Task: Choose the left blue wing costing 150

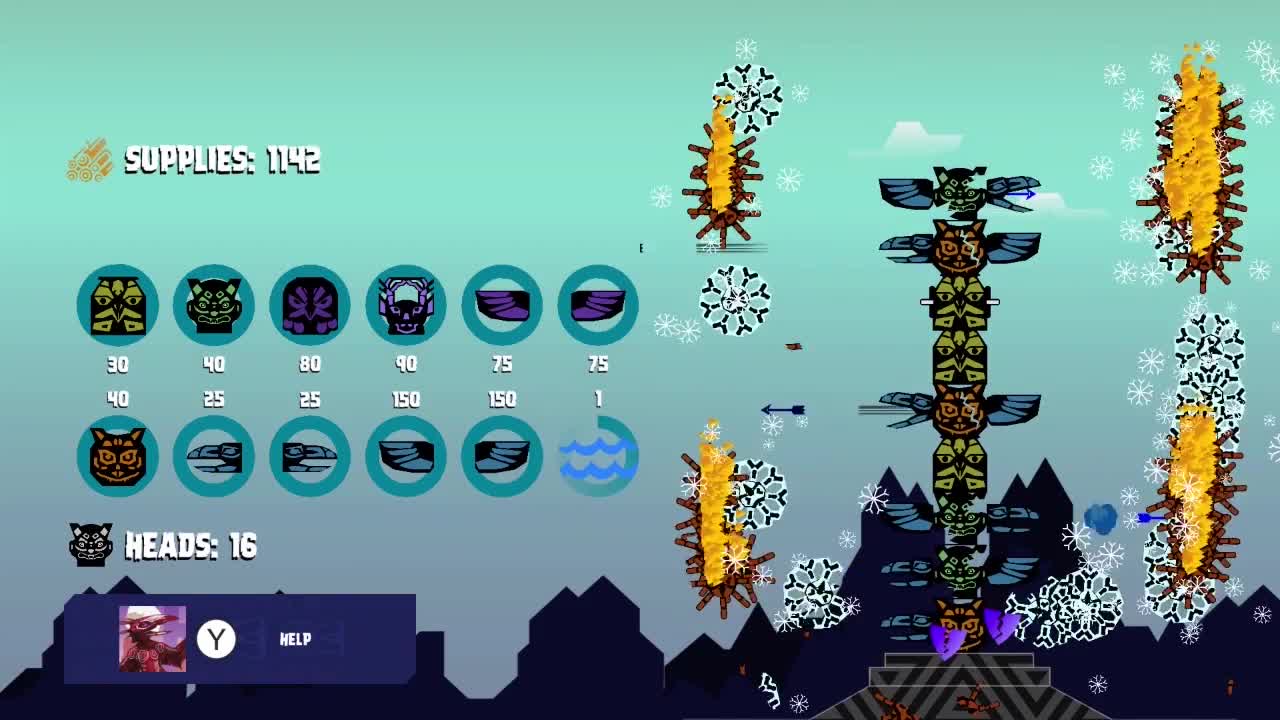Action: coord(406,457)
